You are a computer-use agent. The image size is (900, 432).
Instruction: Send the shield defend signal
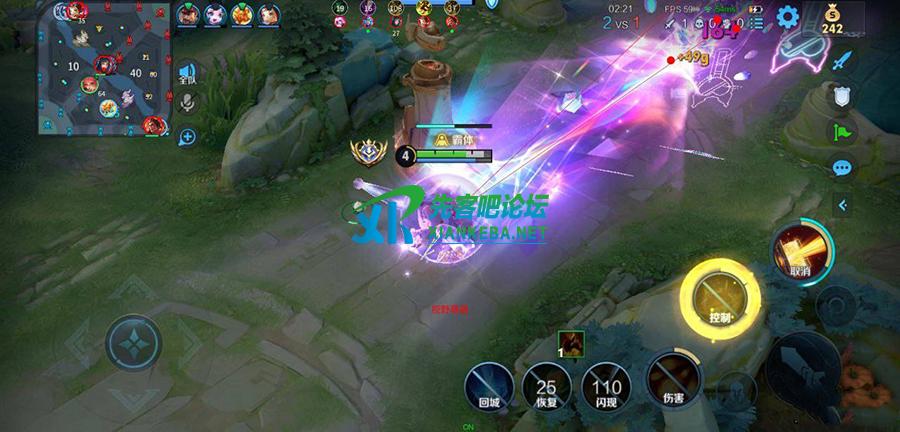tap(843, 97)
